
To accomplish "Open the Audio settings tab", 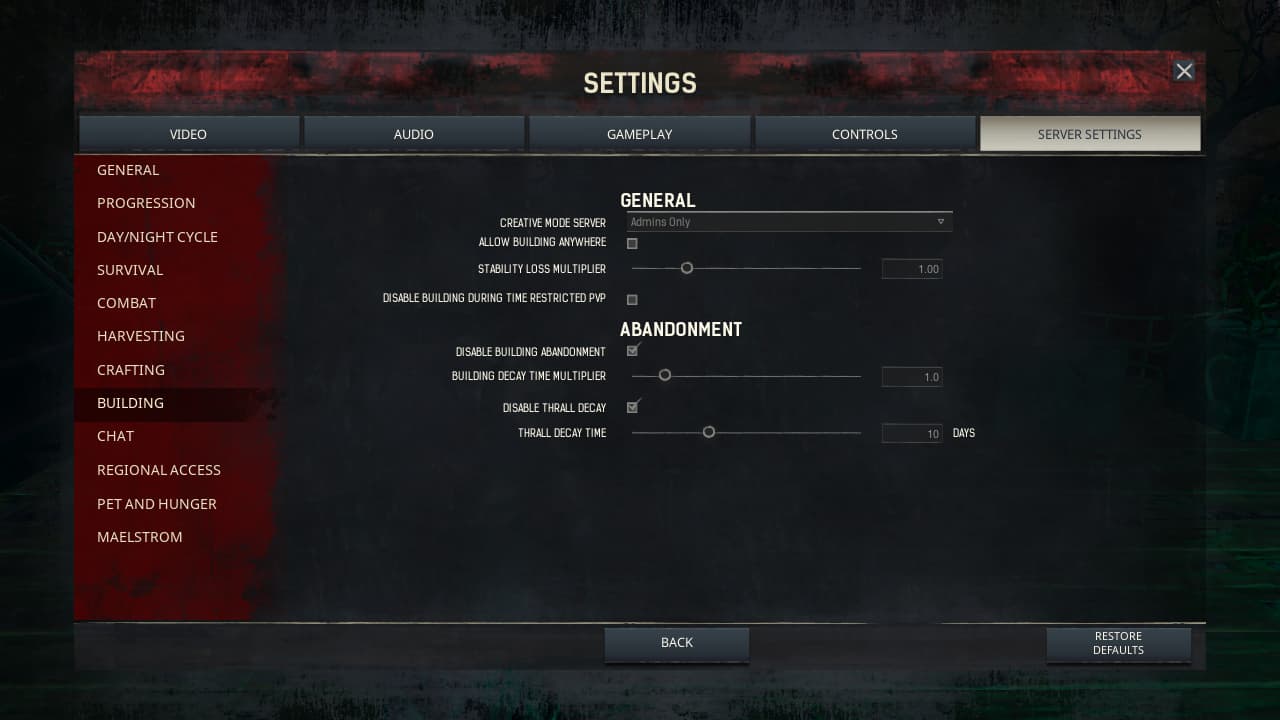I will 414,133.
